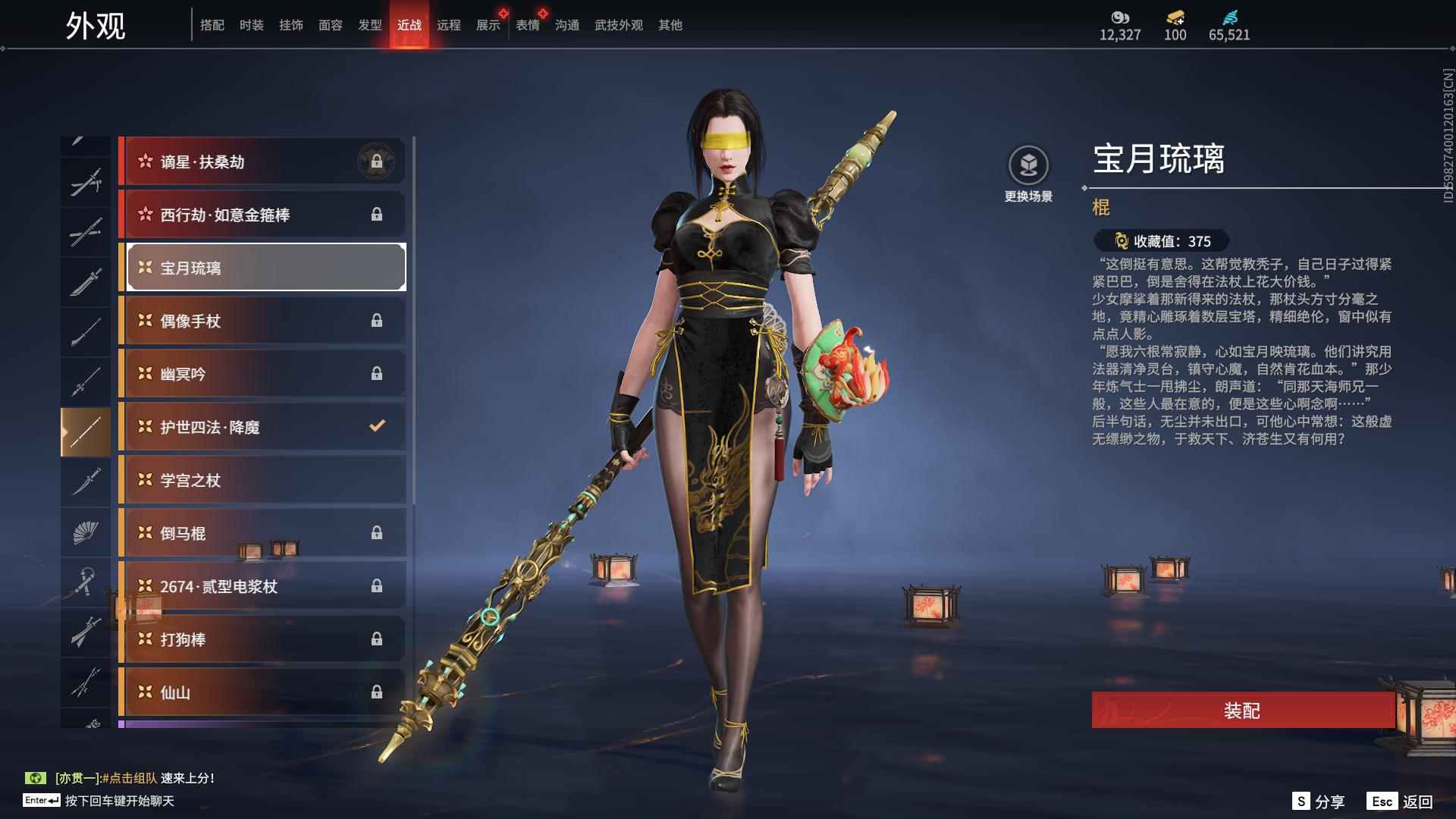Open the 时装 menu tab
This screenshot has width=1456, height=819.
(x=251, y=24)
